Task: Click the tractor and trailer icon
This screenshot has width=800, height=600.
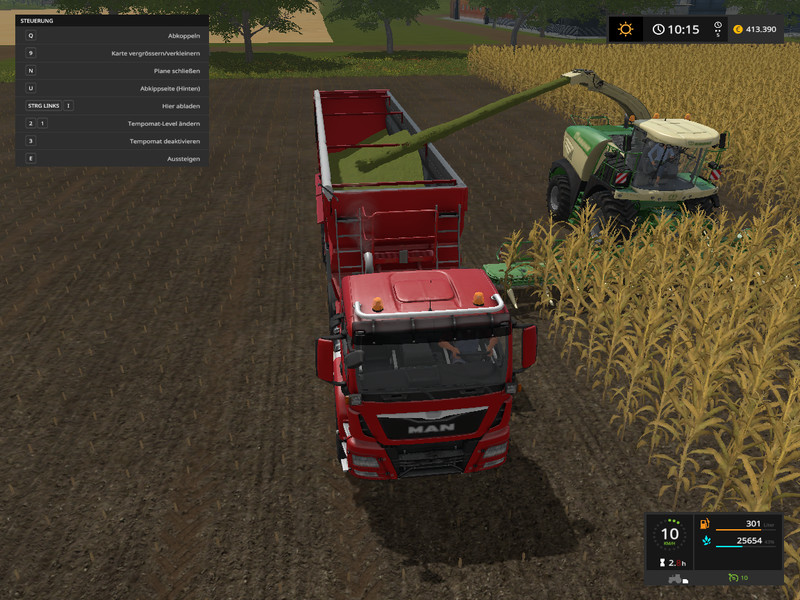Action: [x=677, y=578]
